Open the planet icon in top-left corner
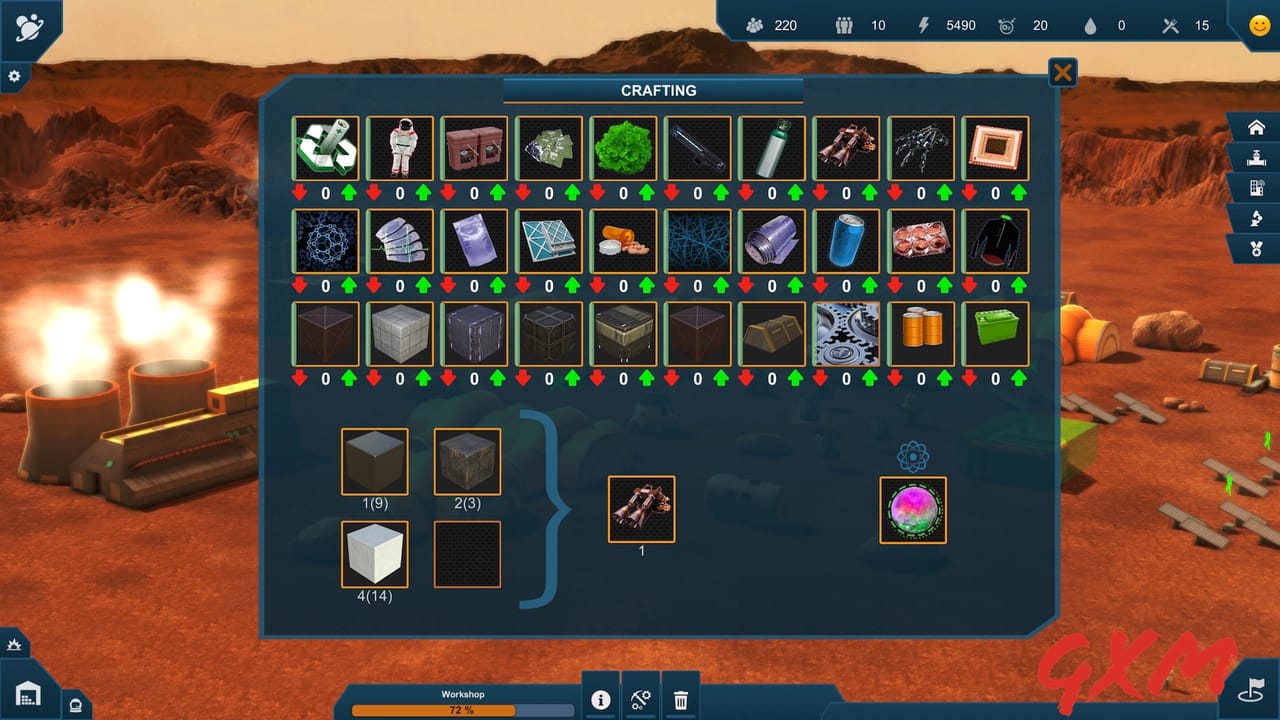Image resolution: width=1280 pixels, height=720 pixels. [x=27, y=25]
